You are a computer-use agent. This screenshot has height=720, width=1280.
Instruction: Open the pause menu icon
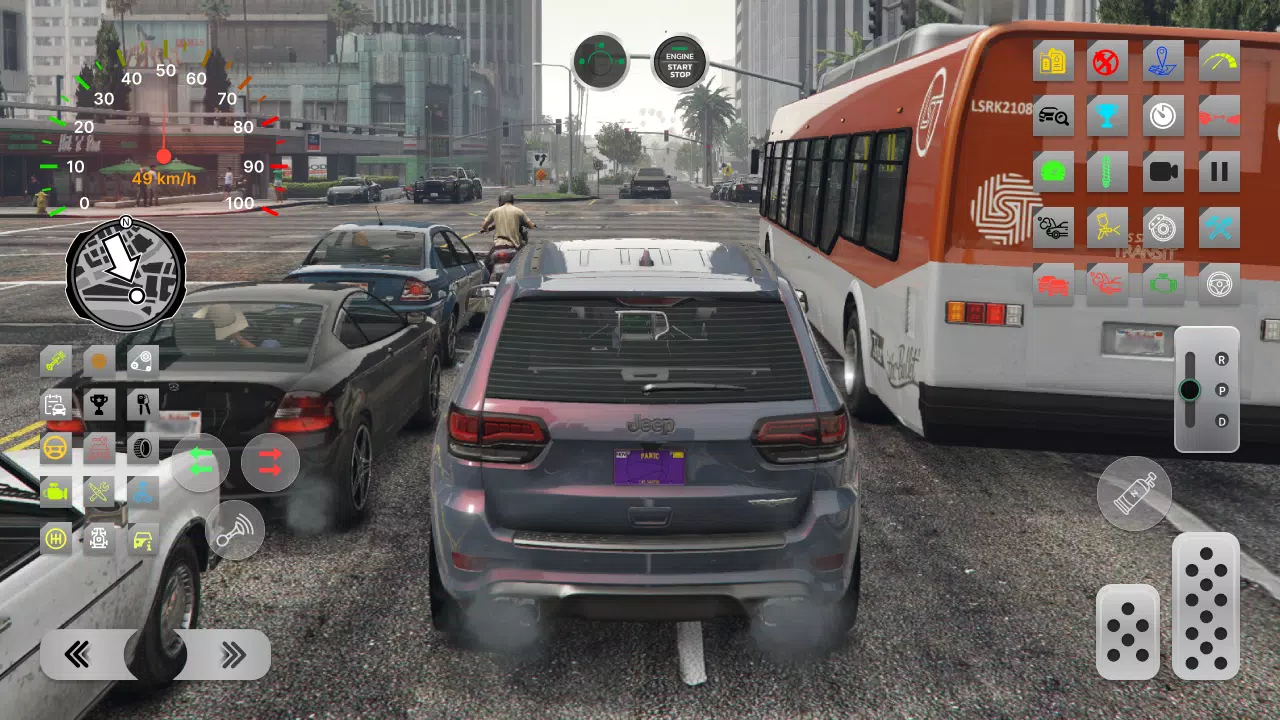coord(1220,170)
